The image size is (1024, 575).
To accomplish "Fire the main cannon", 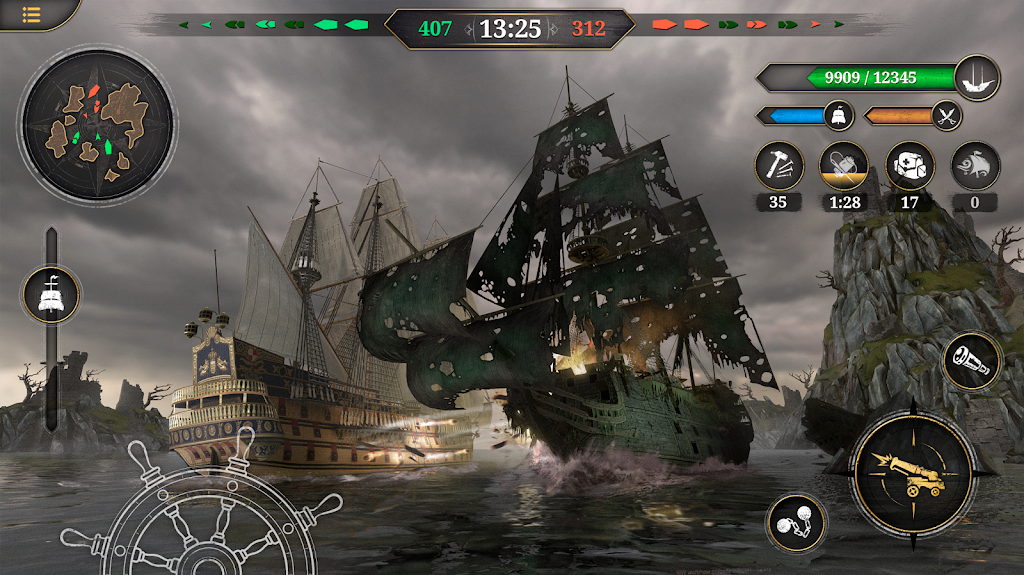I will click(913, 471).
